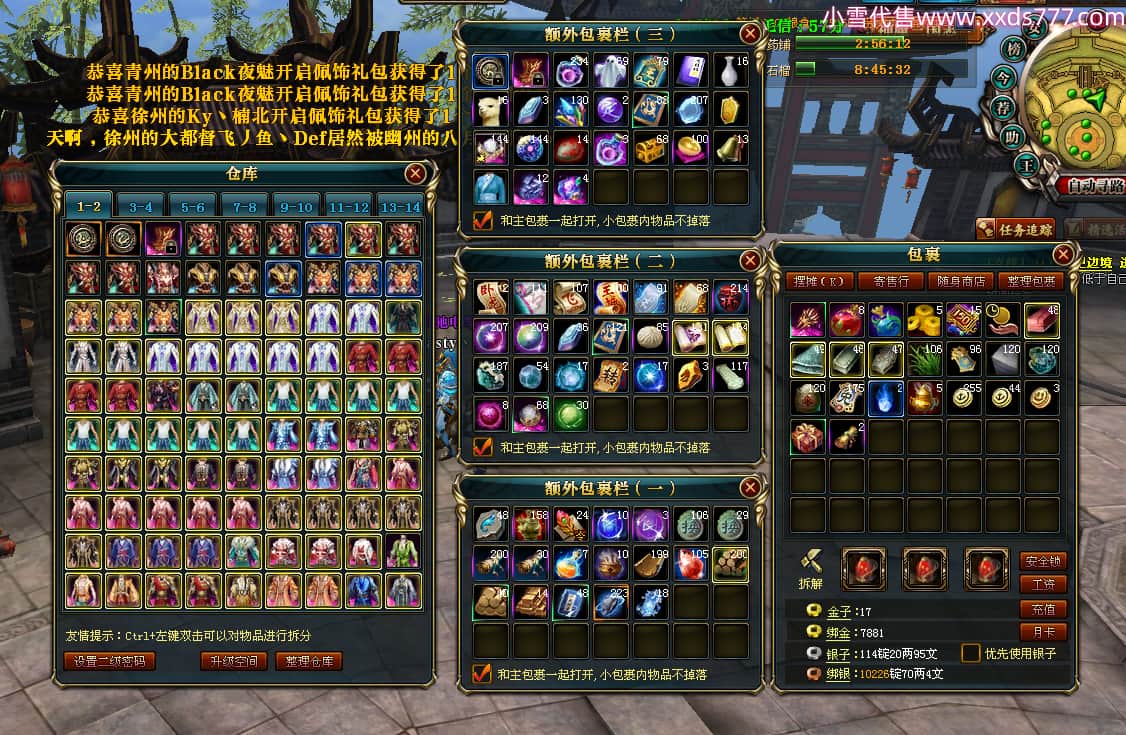The height and width of the screenshot is (735, 1126).
Task: Close the 仓库 warehouse window
Action: click(x=416, y=174)
